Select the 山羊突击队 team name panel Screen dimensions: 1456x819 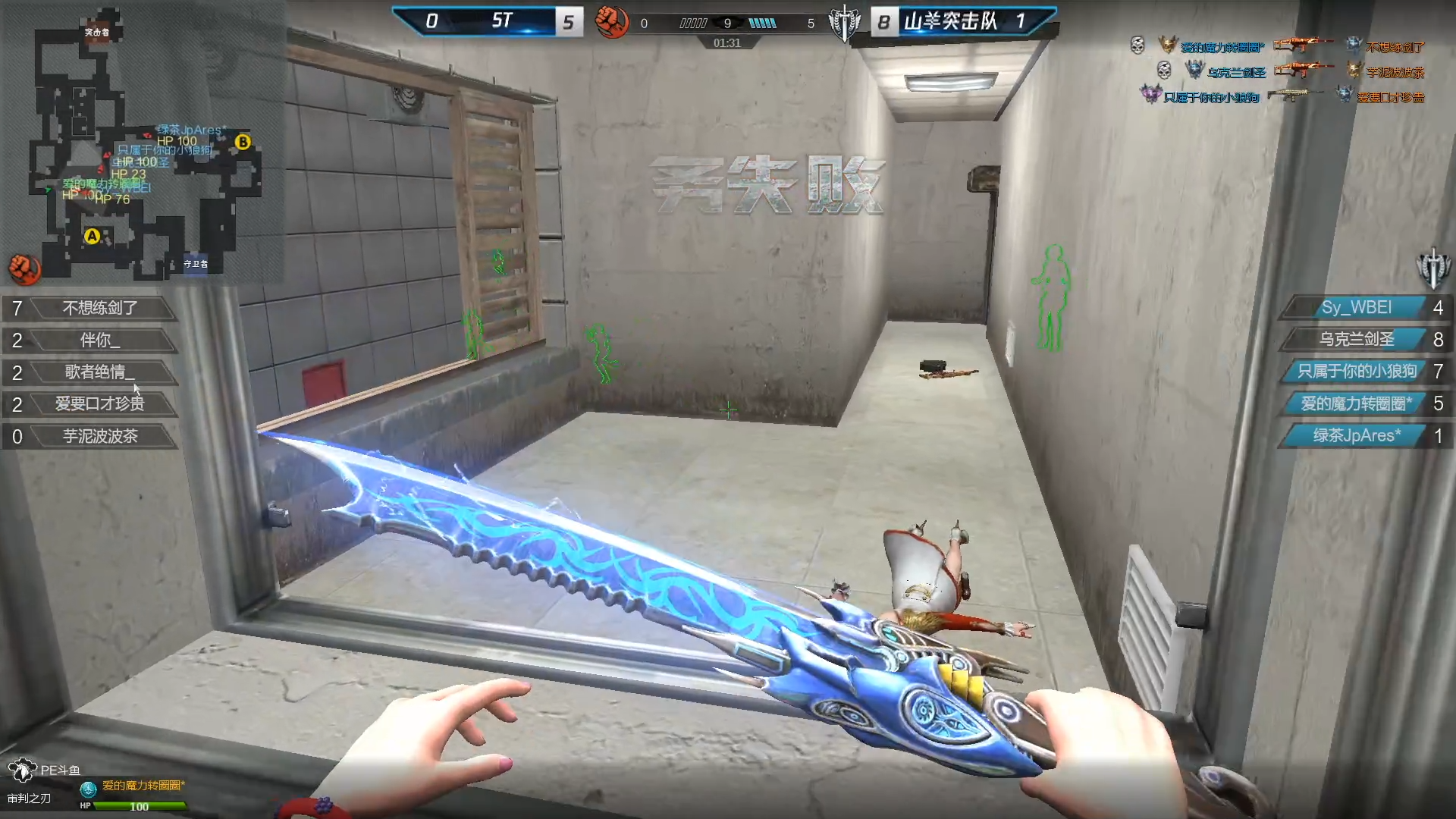pos(951,21)
